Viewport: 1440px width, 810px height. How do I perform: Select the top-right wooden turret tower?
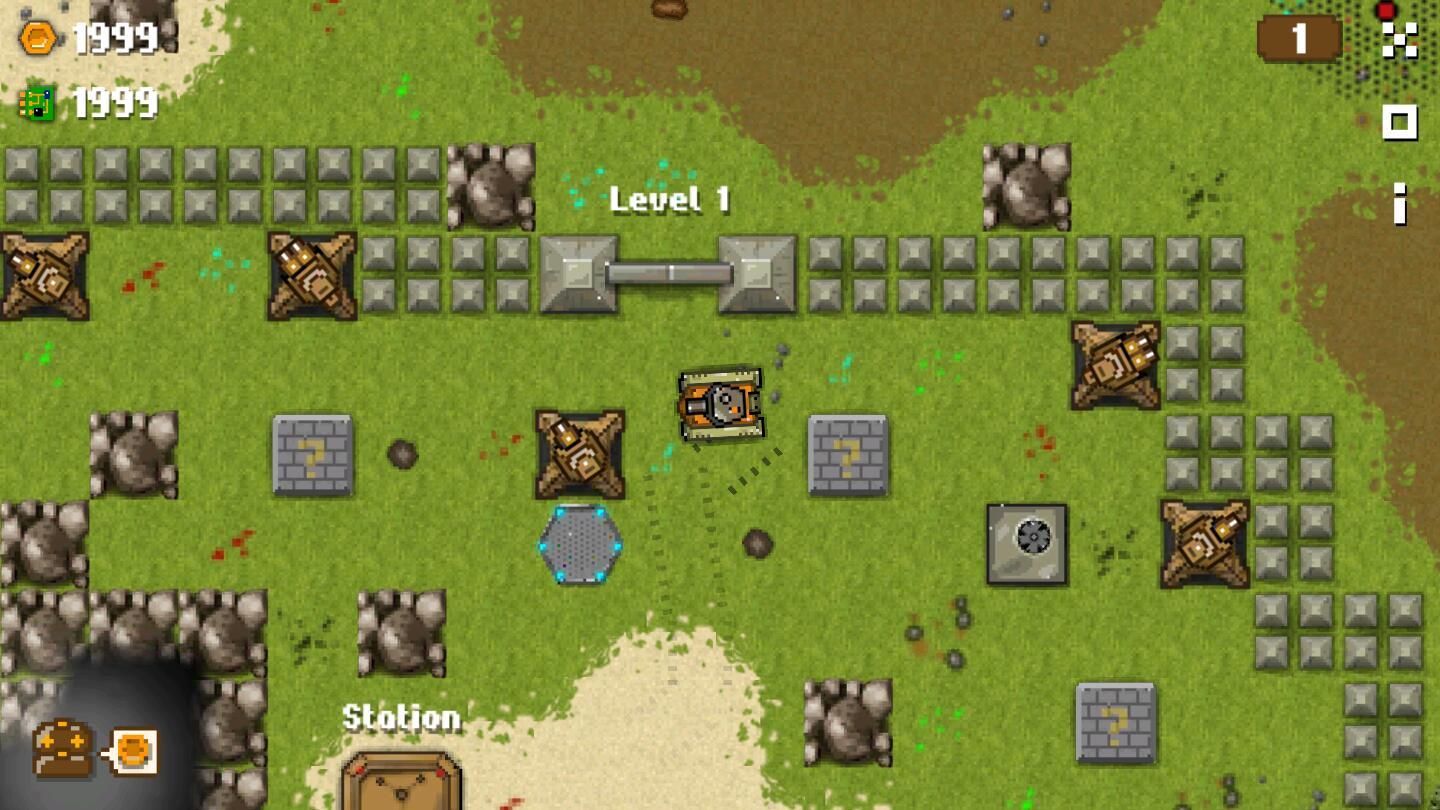click(x=1117, y=362)
